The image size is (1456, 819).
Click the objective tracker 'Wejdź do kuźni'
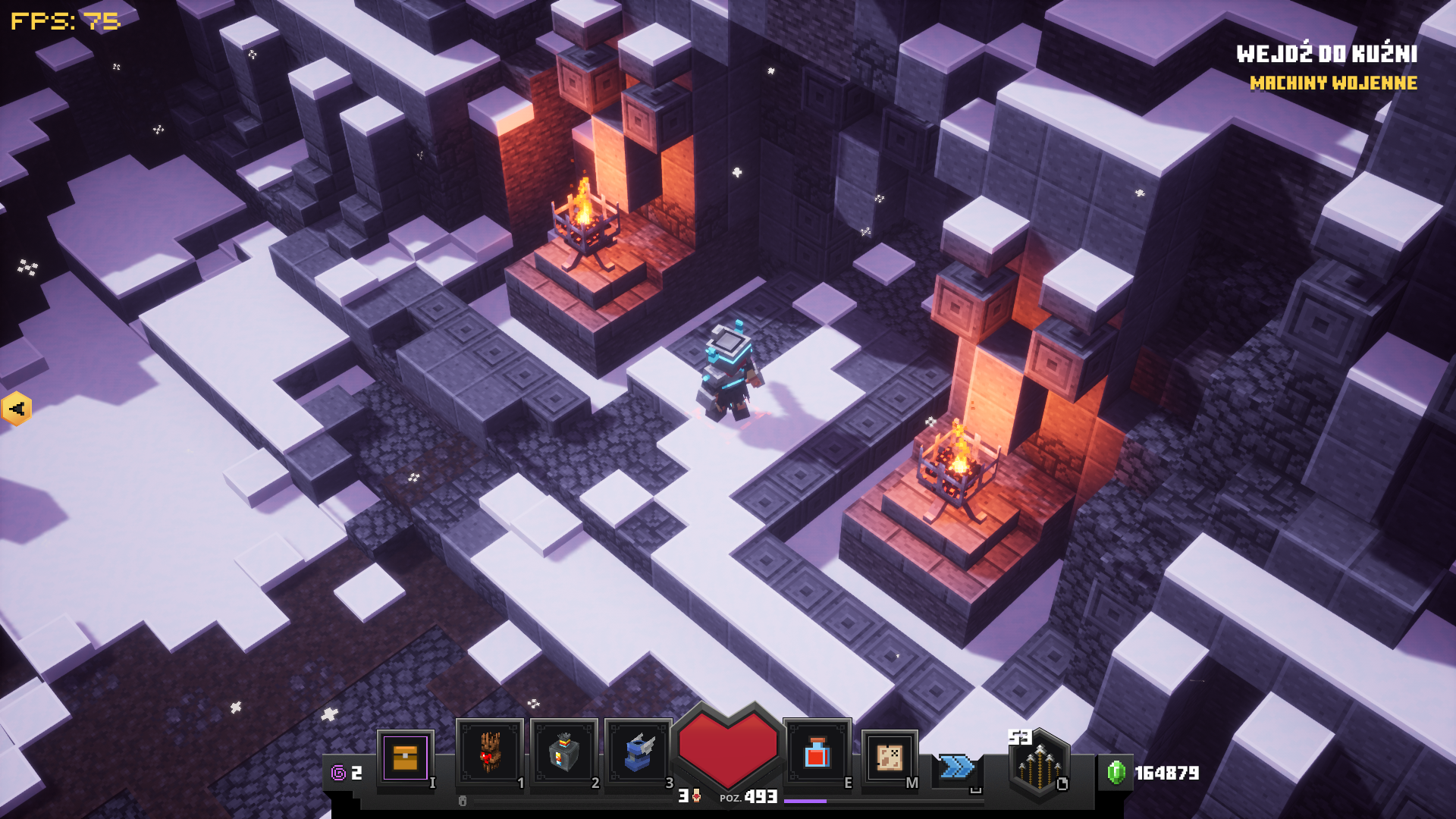(x=1326, y=54)
